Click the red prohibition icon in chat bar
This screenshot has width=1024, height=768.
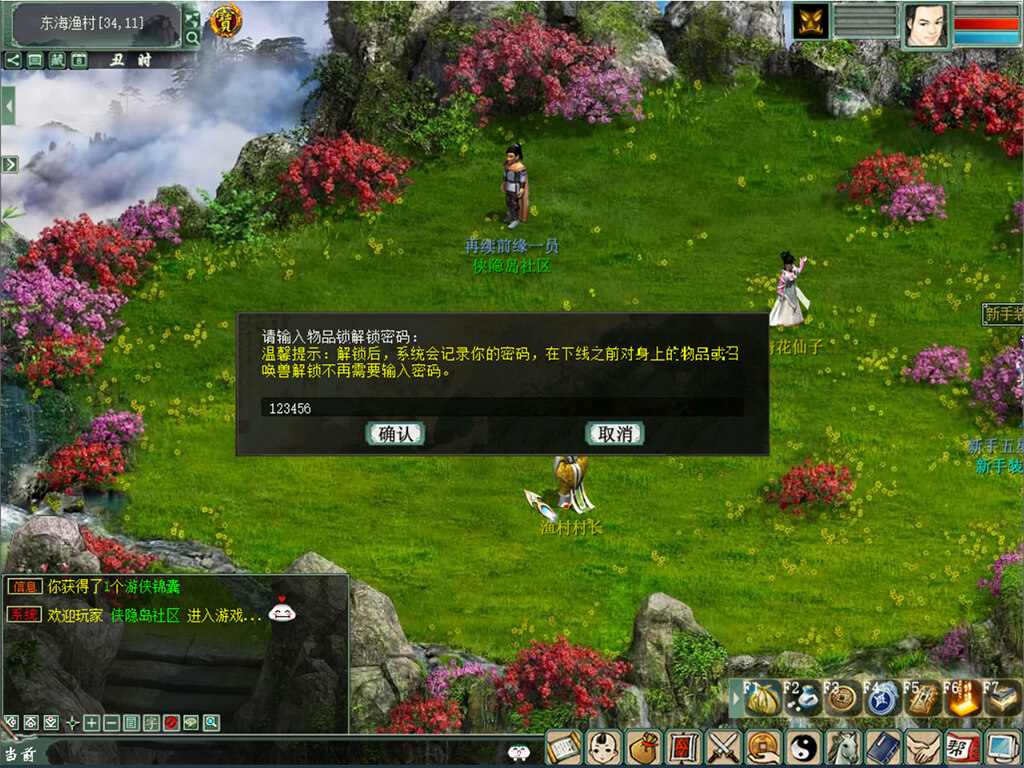[x=170, y=722]
